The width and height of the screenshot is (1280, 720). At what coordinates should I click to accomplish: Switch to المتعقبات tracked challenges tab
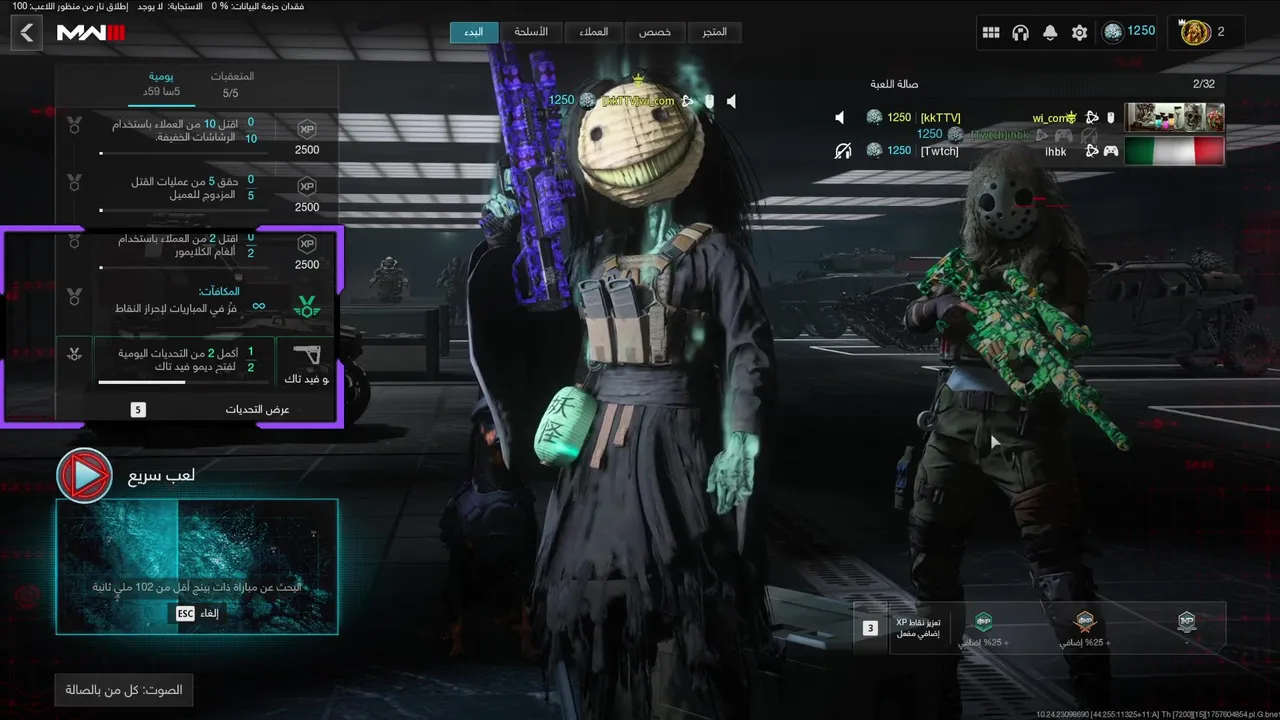coord(231,84)
